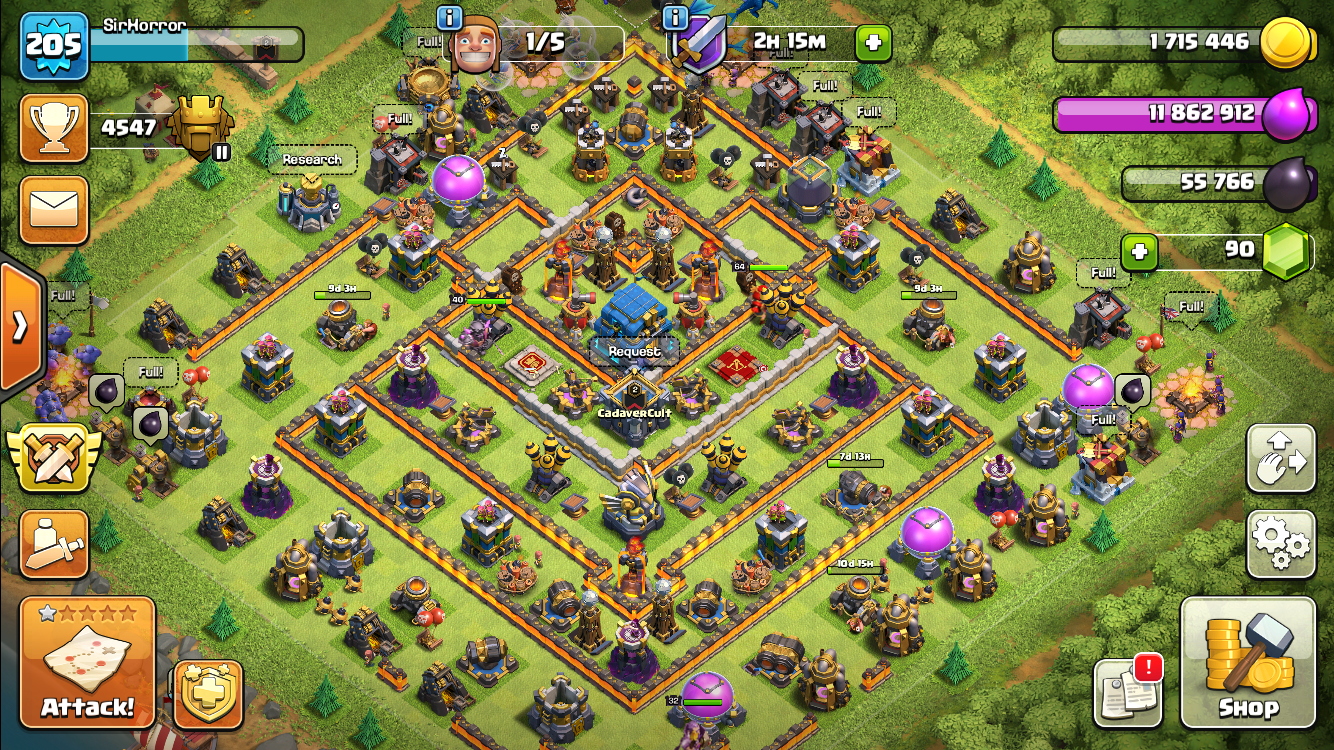Open the settings gears menu
This screenshot has height=750, width=1334.
click(1280, 543)
